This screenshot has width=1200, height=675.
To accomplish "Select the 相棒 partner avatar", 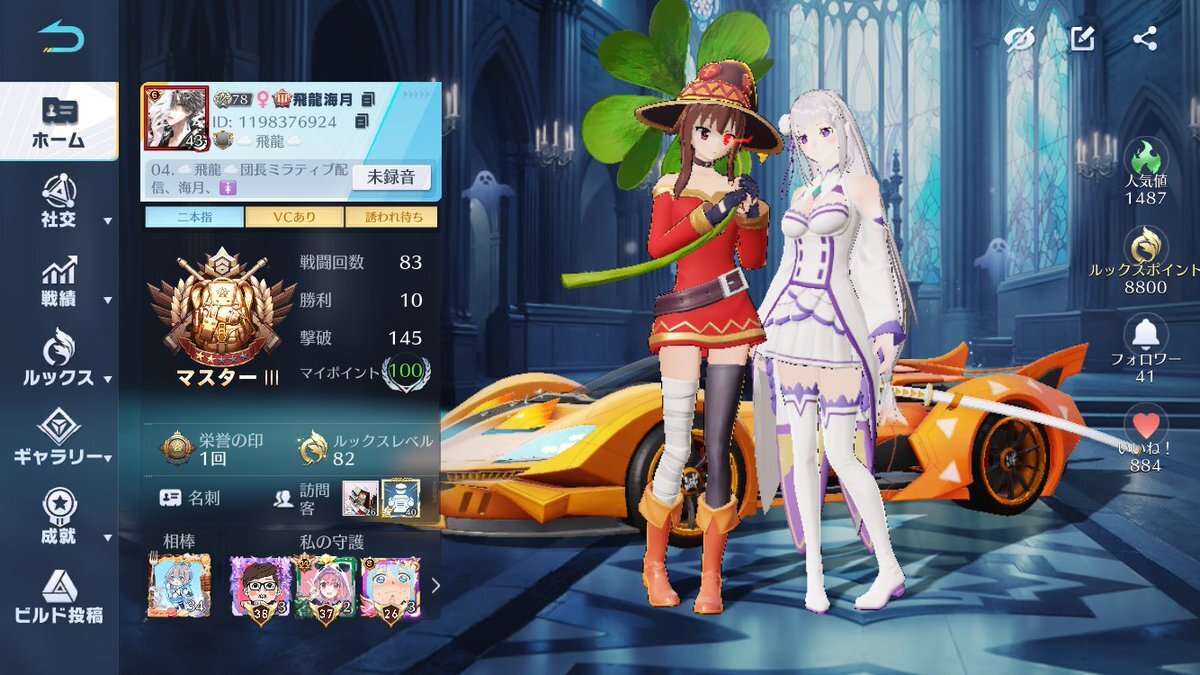I will point(179,586).
